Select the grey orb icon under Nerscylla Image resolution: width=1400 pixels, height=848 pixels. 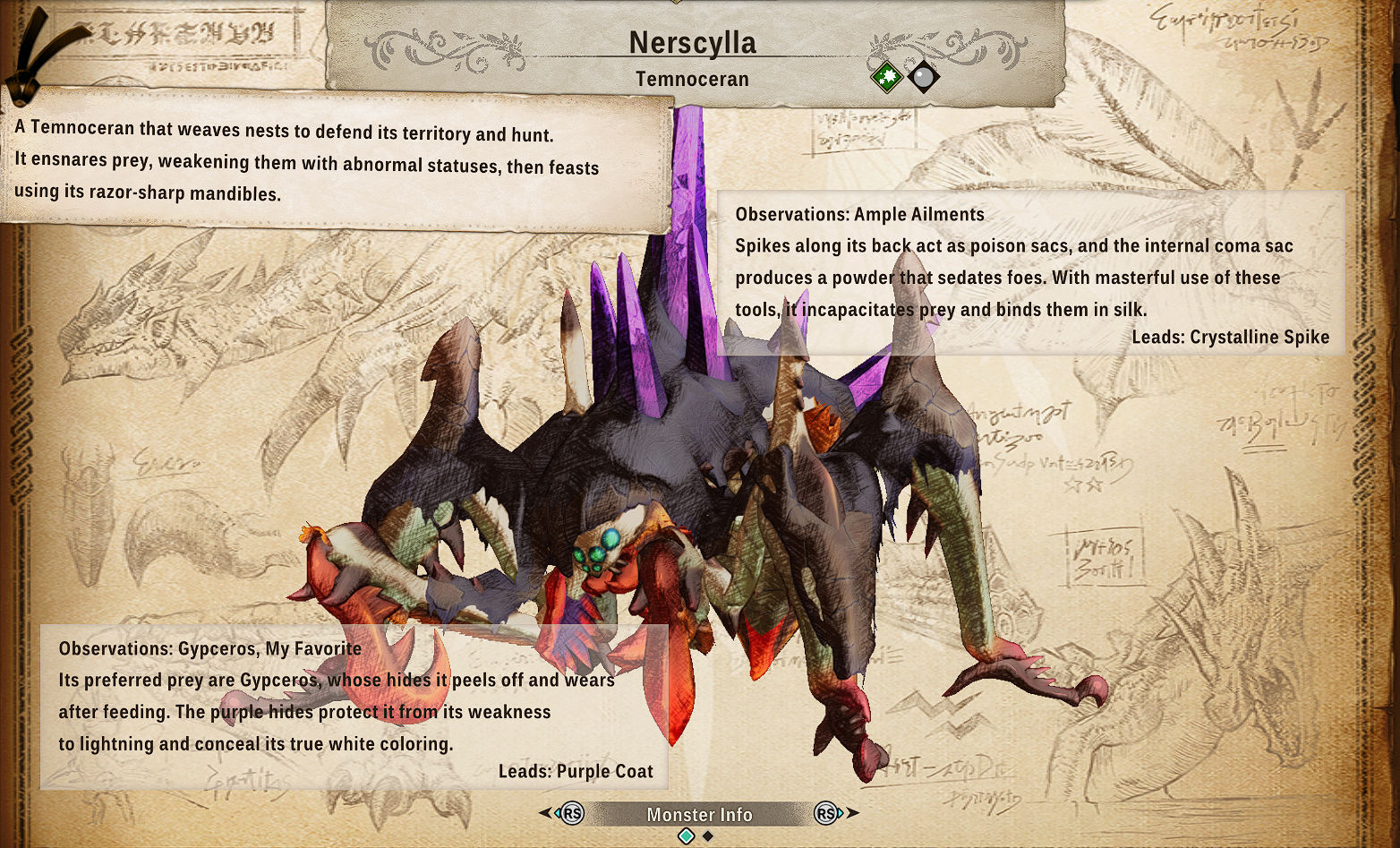pyautogui.click(x=923, y=77)
